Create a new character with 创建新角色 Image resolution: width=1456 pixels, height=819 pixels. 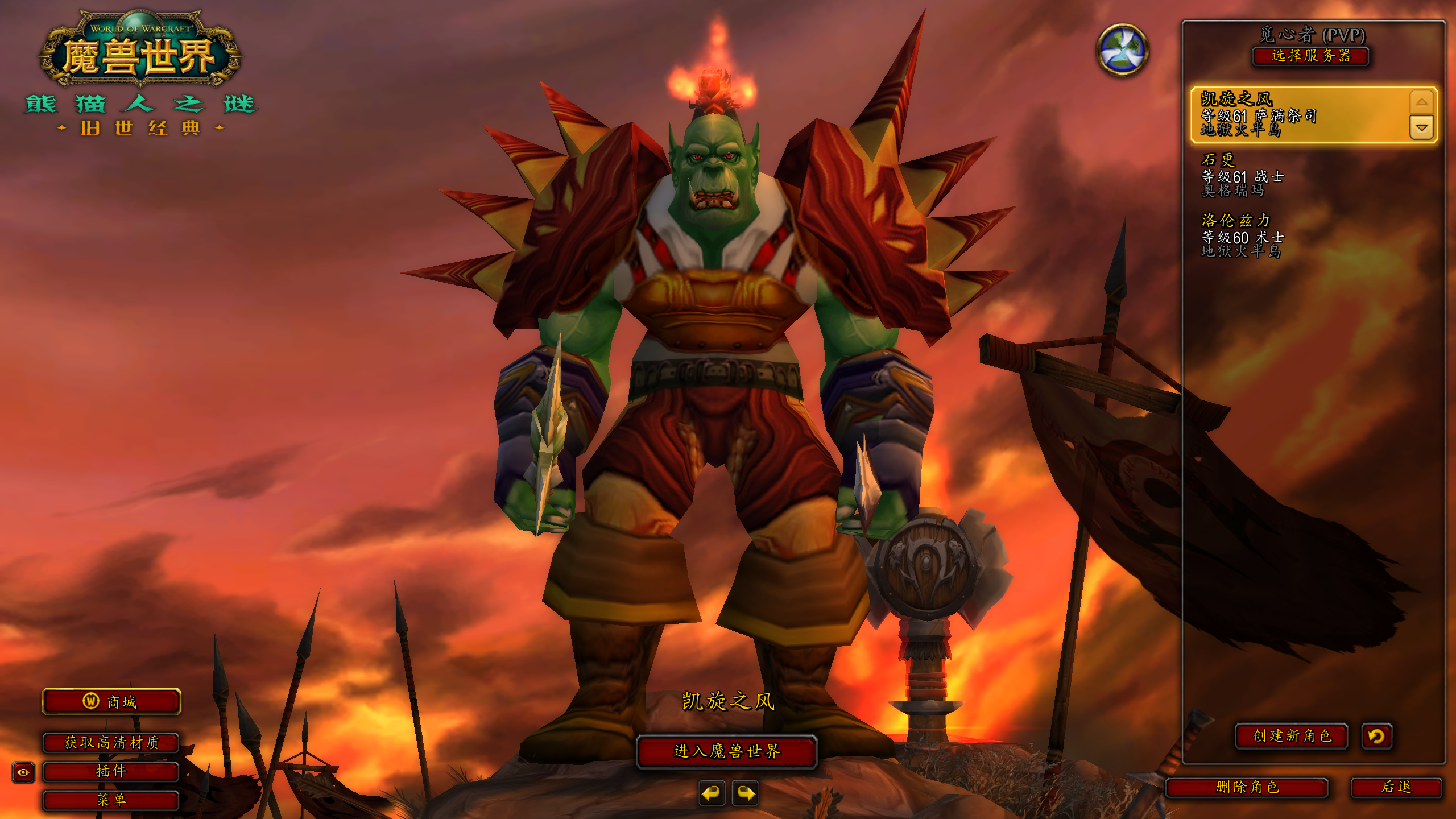pos(1292,736)
